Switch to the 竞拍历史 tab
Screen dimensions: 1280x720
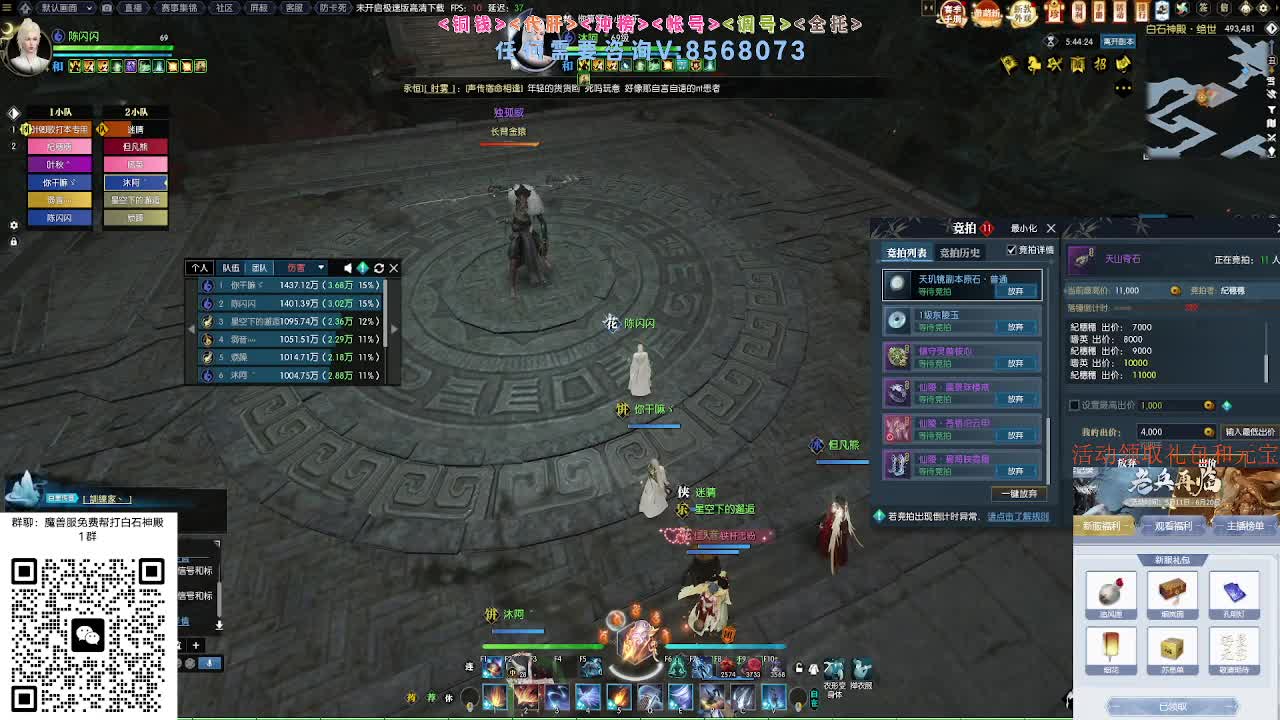tap(961, 253)
